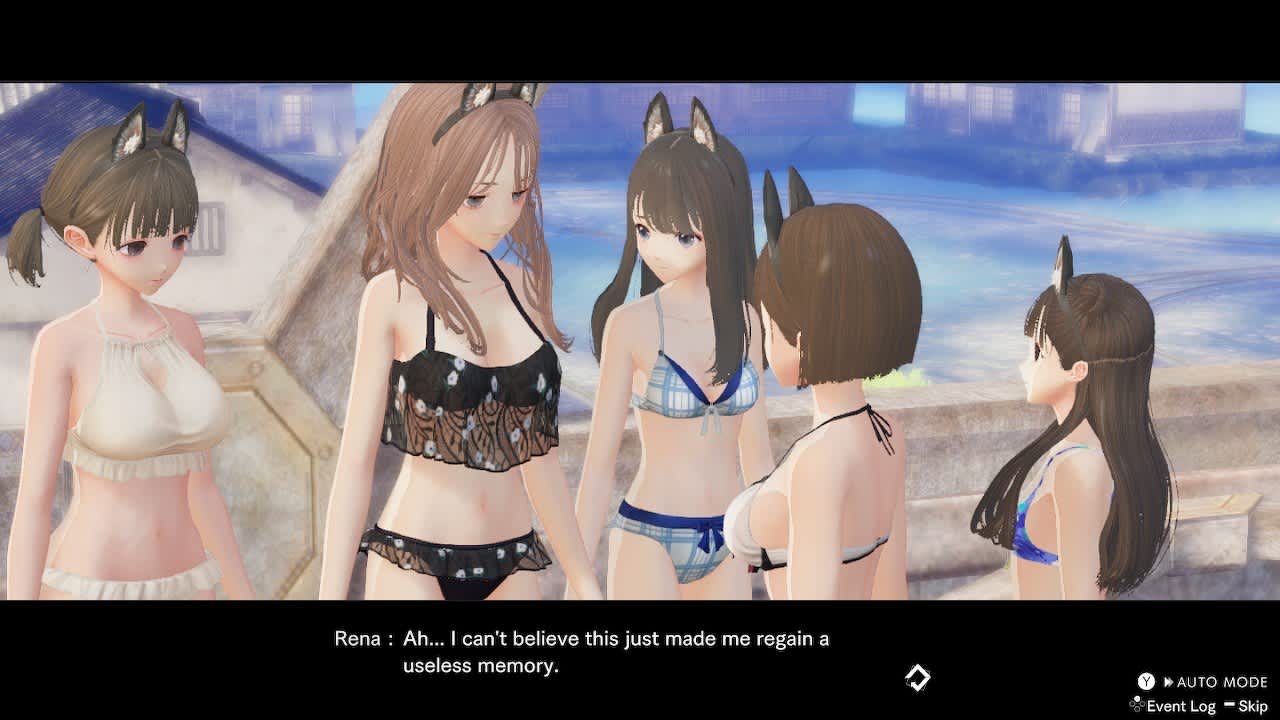Click the double-arrow icon beside AUTO MODE
Image resolution: width=1280 pixels, height=720 pixels.
tap(1169, 682)
